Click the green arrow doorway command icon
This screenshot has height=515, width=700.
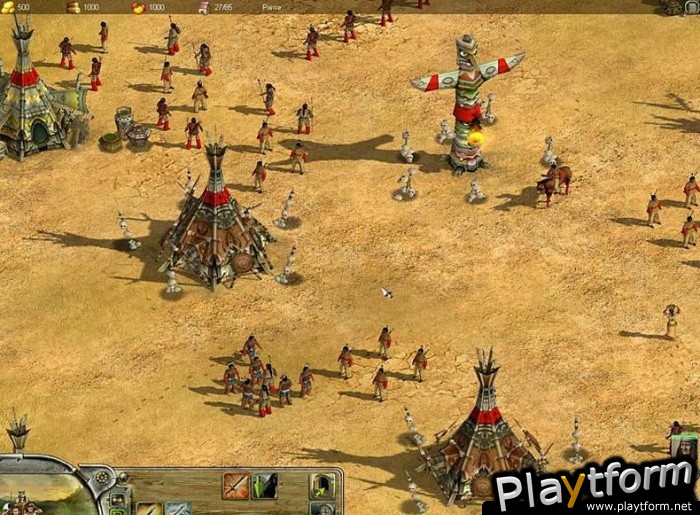(x=321, y=486)
